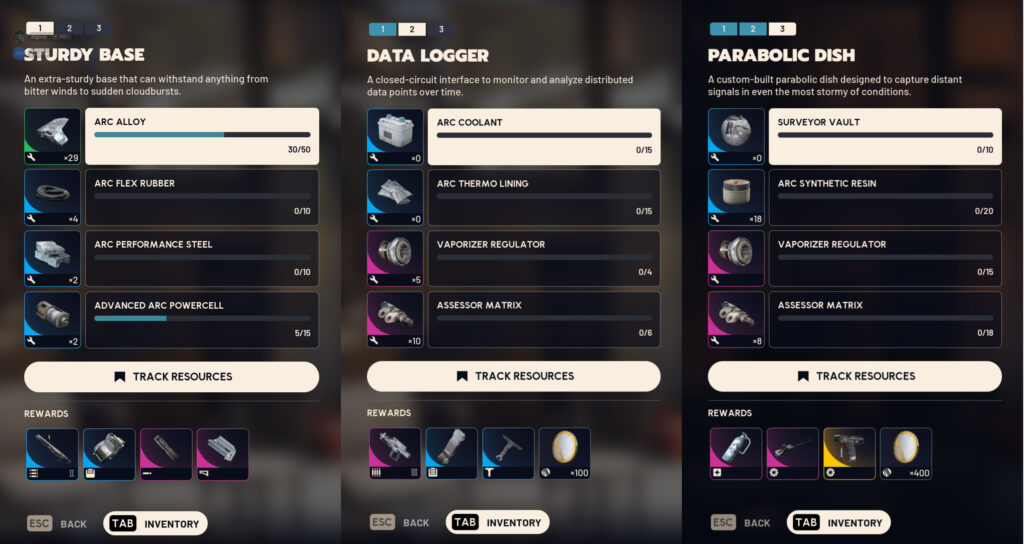
Task: Click the Advanced ARC Powercell requirement
Action: (202, 319)
